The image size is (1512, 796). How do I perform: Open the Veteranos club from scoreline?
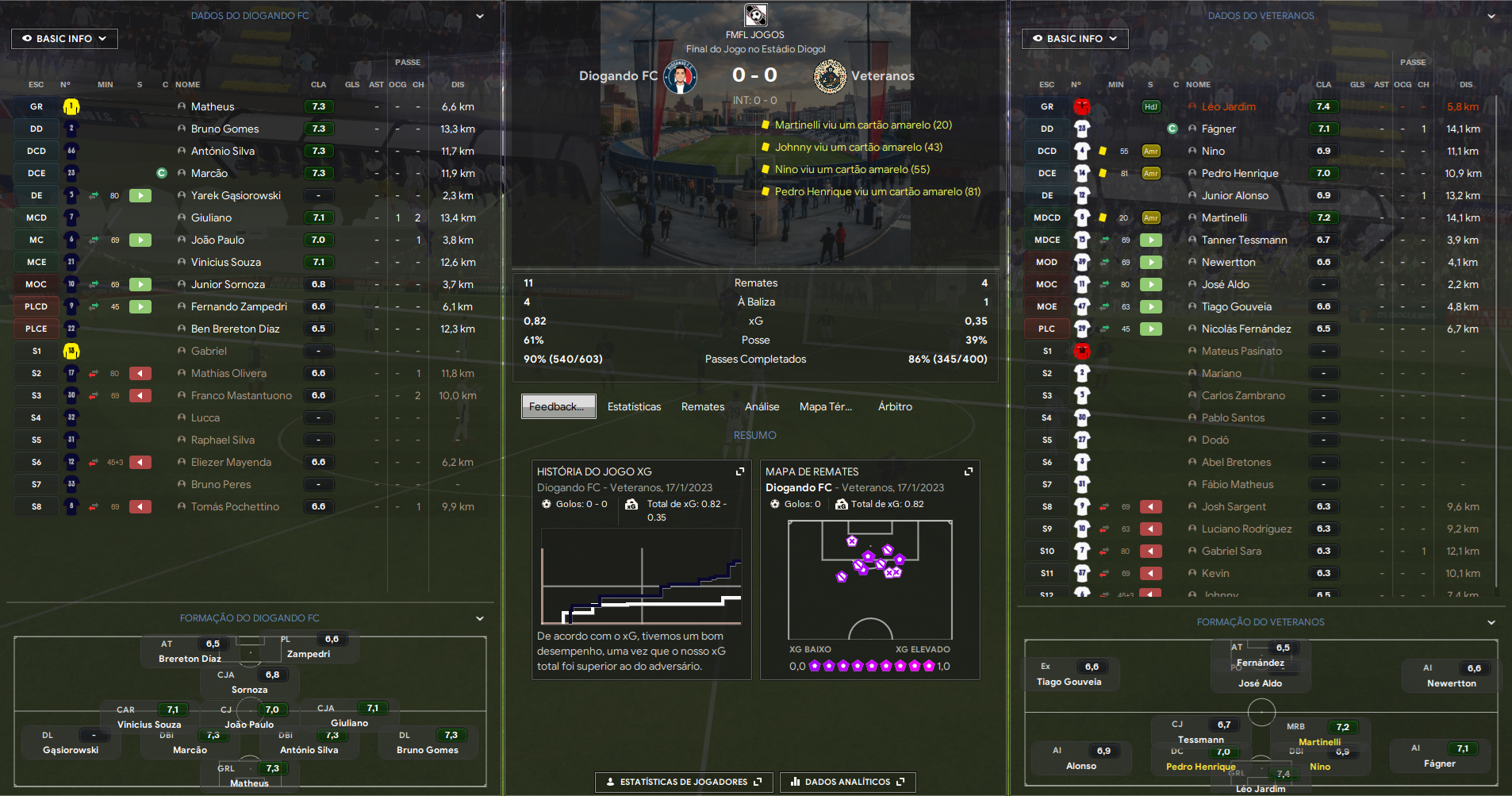pos(882,76)
